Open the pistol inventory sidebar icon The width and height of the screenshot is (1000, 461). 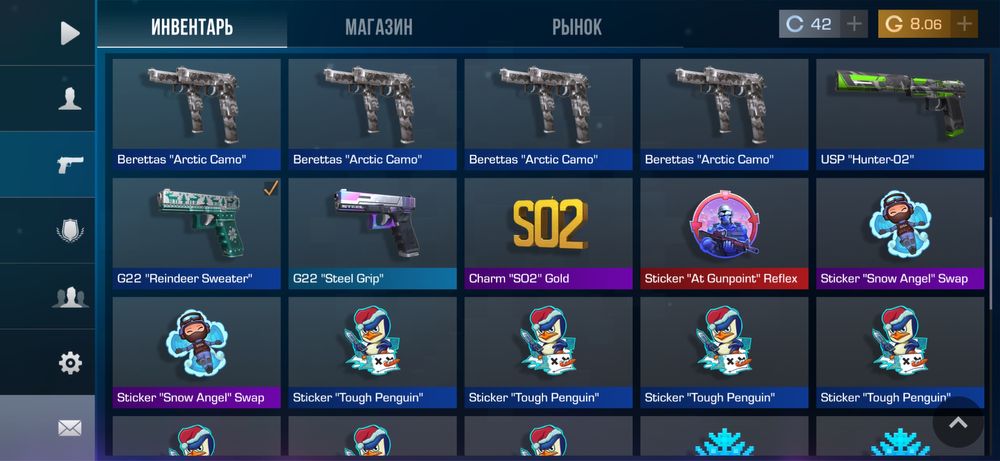pyautogui.click(x=69, y=164)
